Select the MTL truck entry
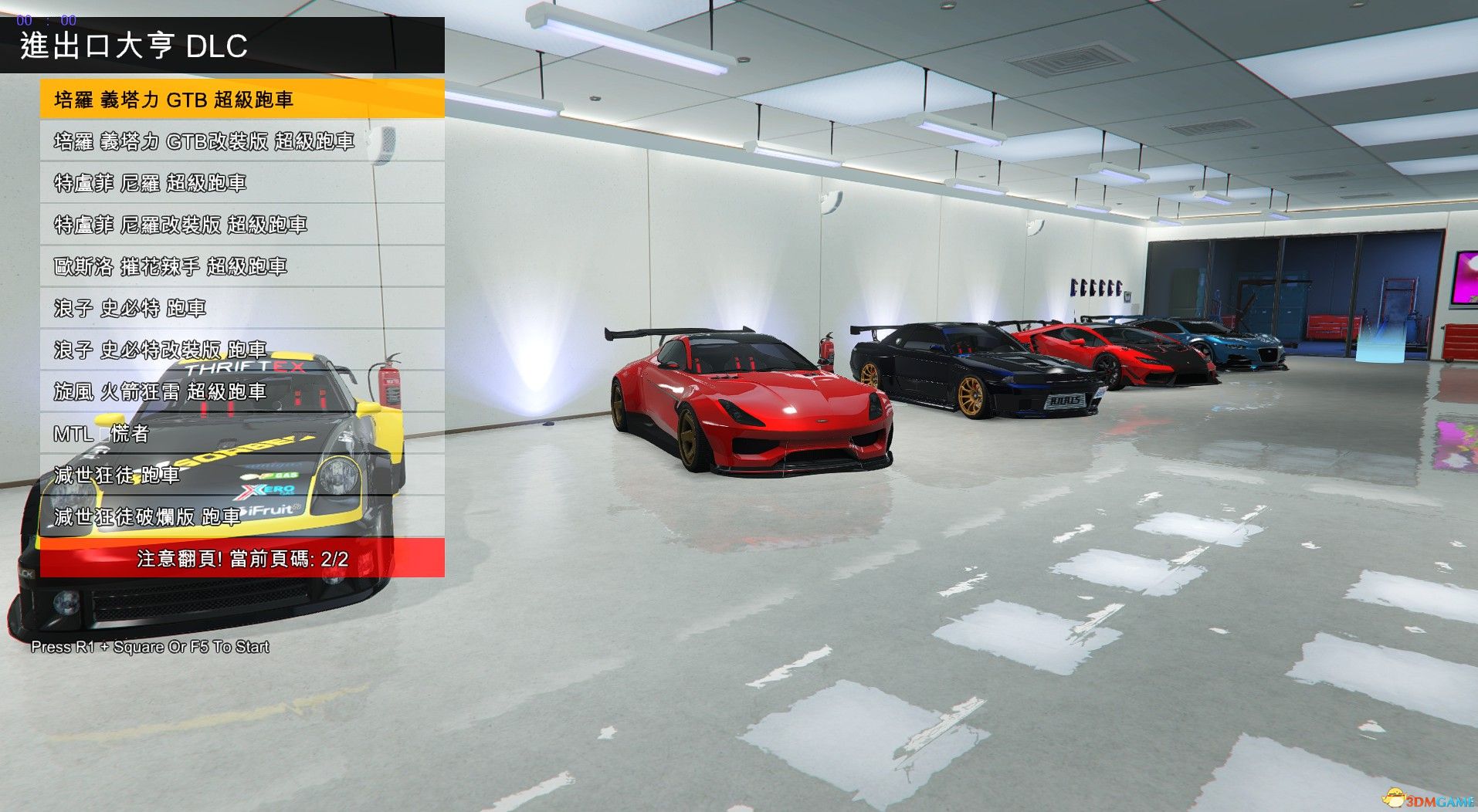Screen dimensions: 1478x812 pyautogui.click(x=242, y=433)
